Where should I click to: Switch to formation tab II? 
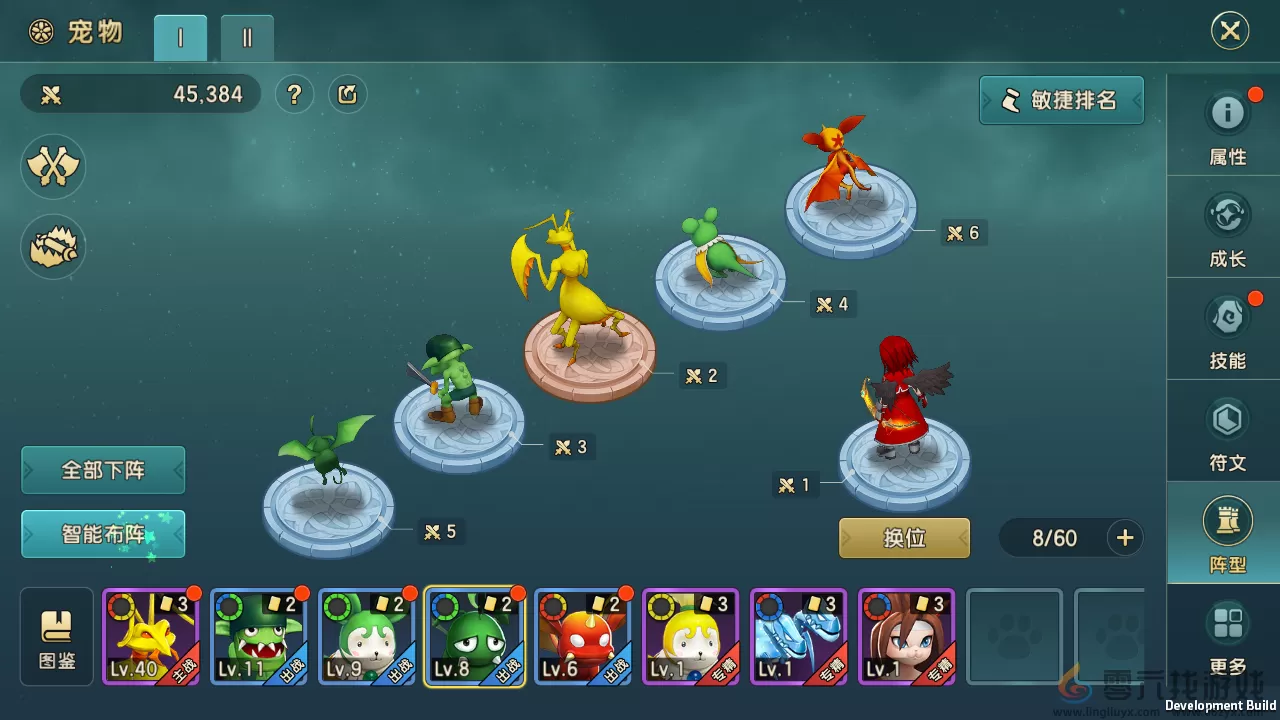[x=247, y=38]
